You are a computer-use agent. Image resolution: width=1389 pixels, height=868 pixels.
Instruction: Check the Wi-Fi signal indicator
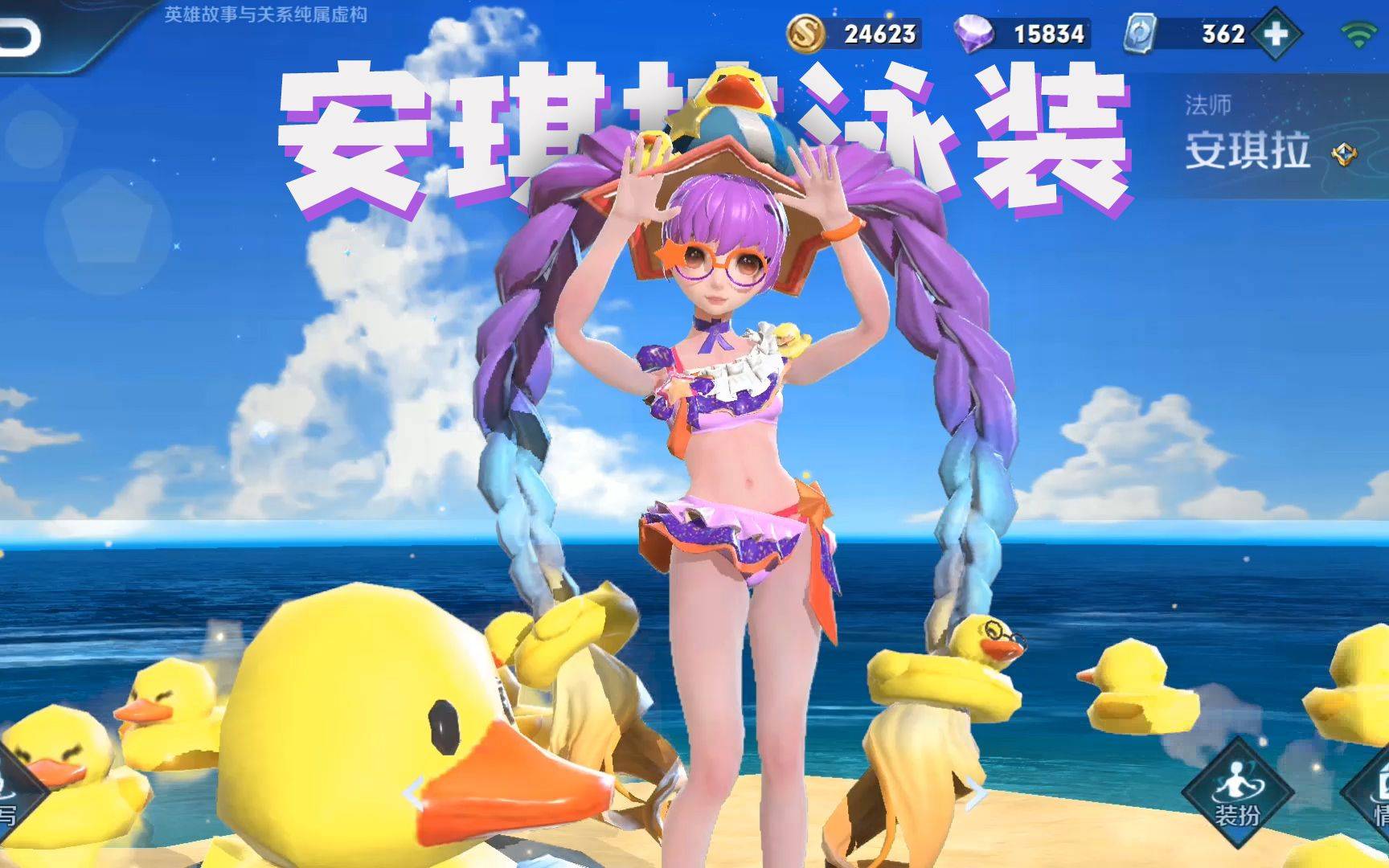pyautogui.click(x=1358, y=35)
